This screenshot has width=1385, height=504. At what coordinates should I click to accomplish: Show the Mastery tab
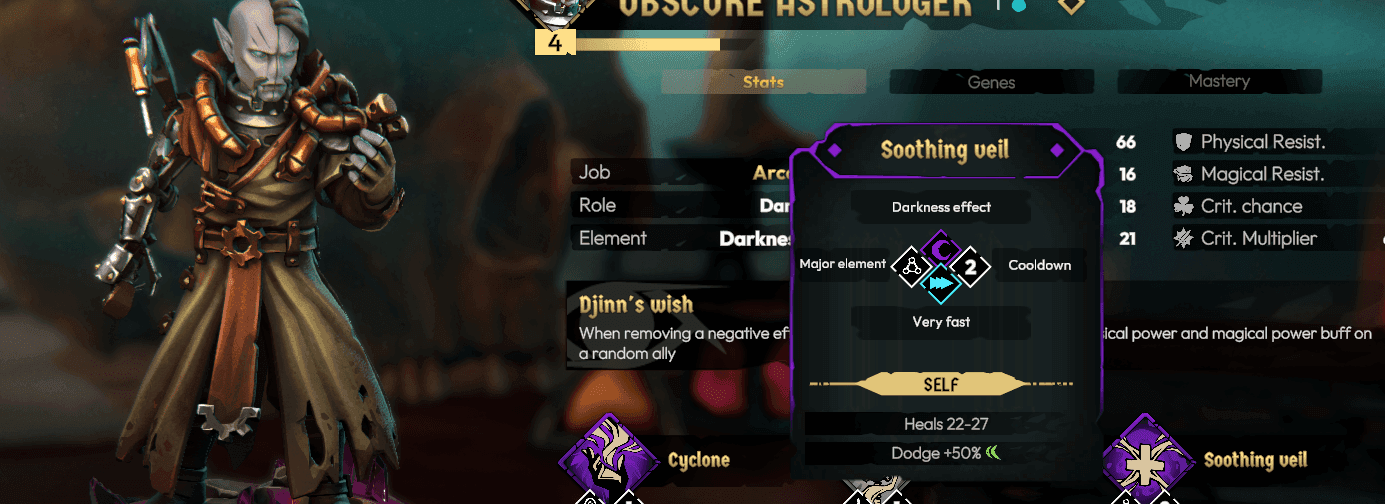pyautogui.click(x=1219, y=81)
